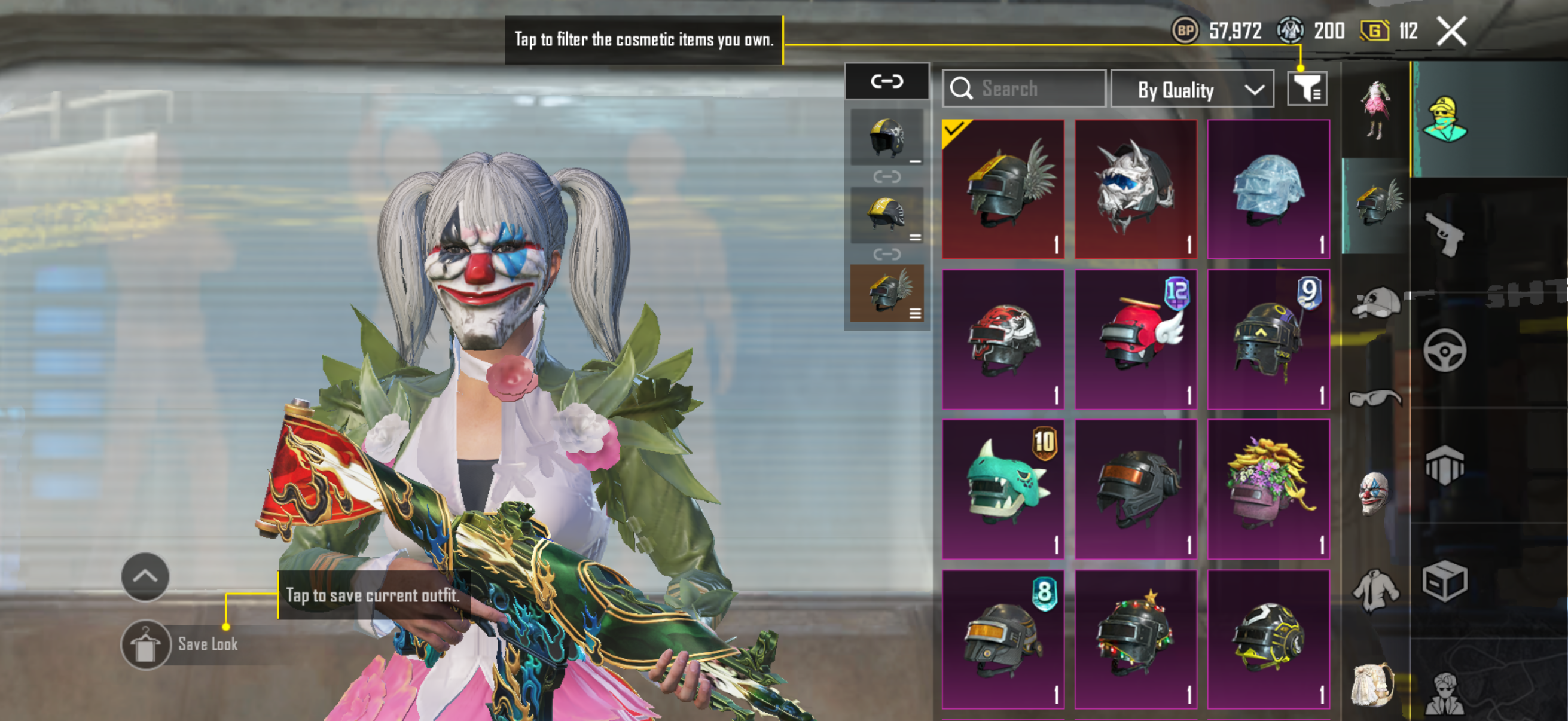Open the clown mask category
This screenshot has height=721, width=1568.
(x=1374, y=493)
